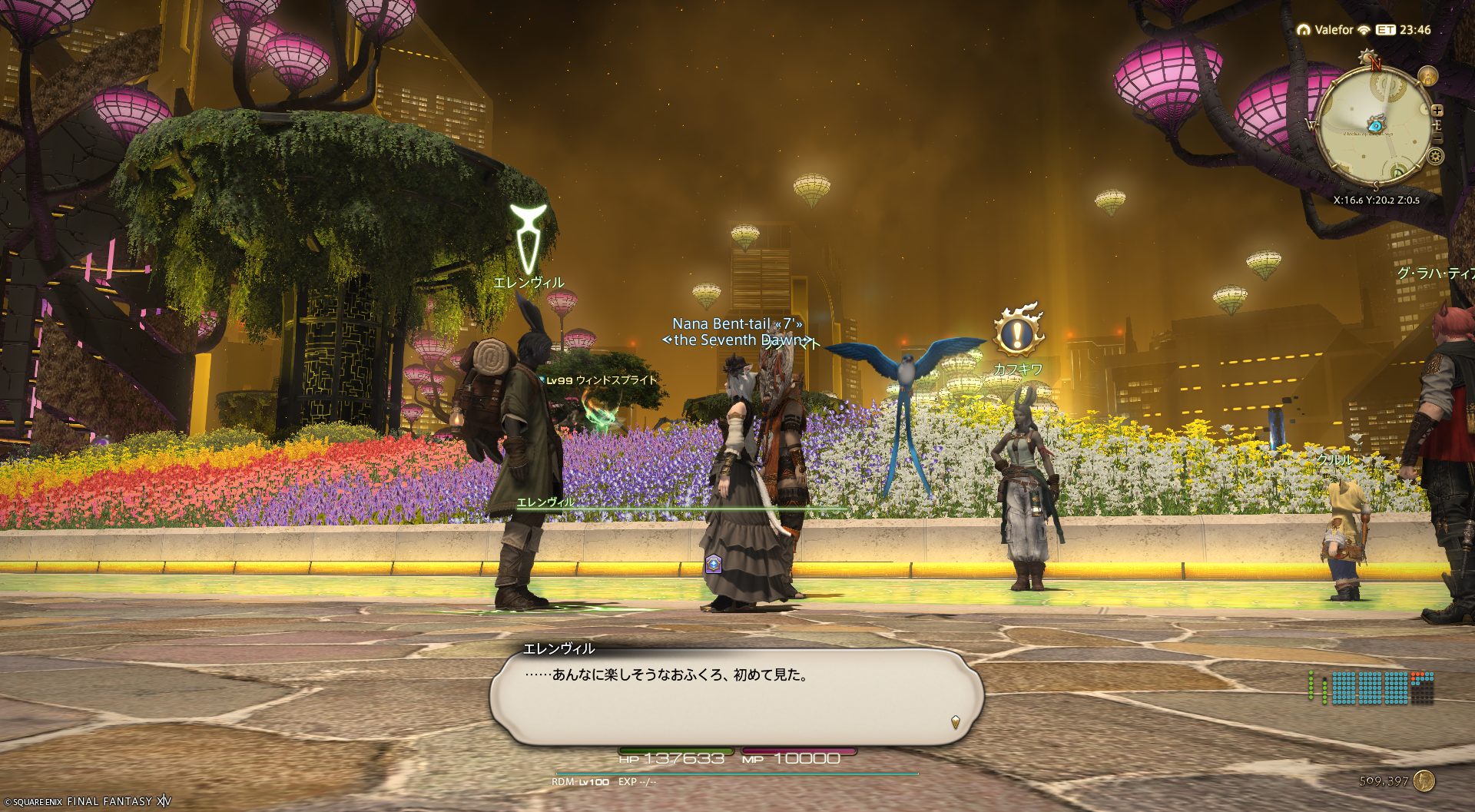Zoom out with the minimap minus button

point(1437,138)
